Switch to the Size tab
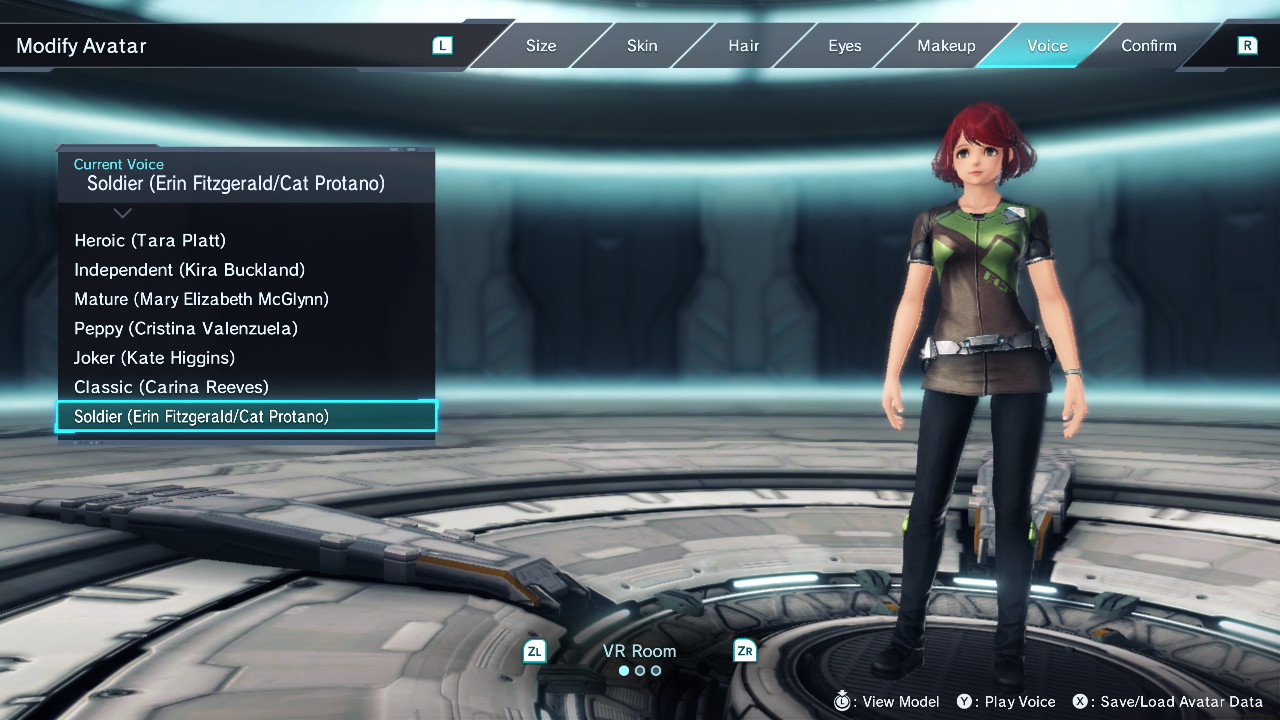The image size is (1280, 720). coord(541,46)
